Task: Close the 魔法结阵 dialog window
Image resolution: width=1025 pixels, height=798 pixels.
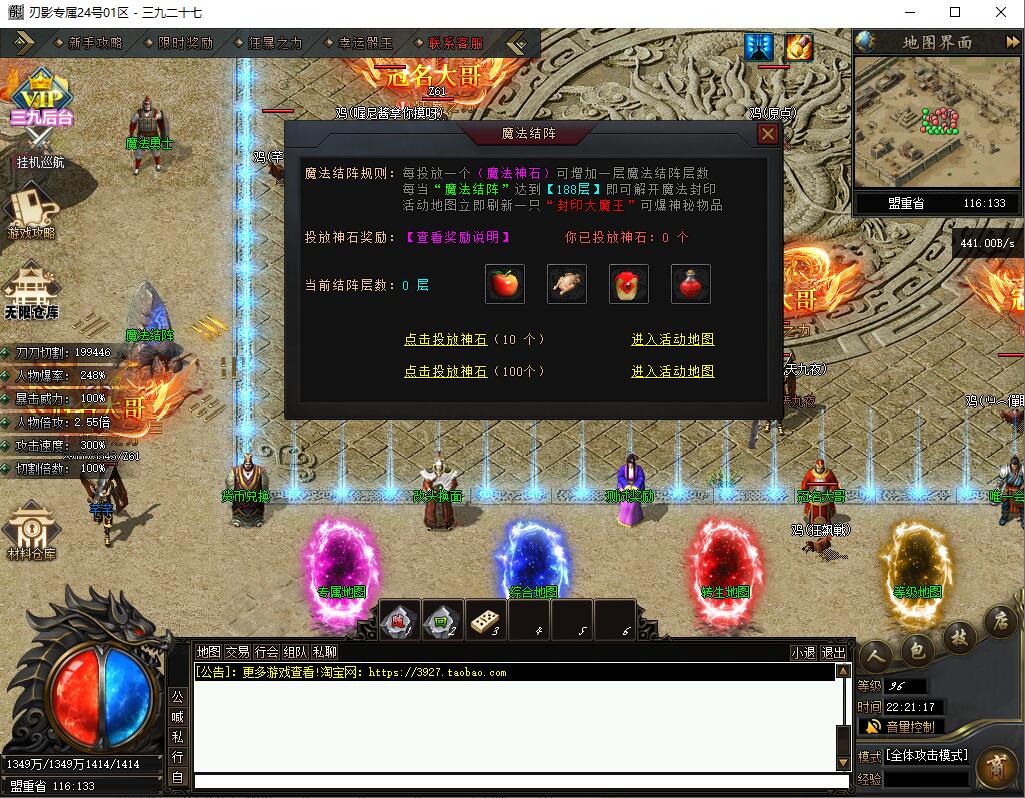Action: pos(768,134)
